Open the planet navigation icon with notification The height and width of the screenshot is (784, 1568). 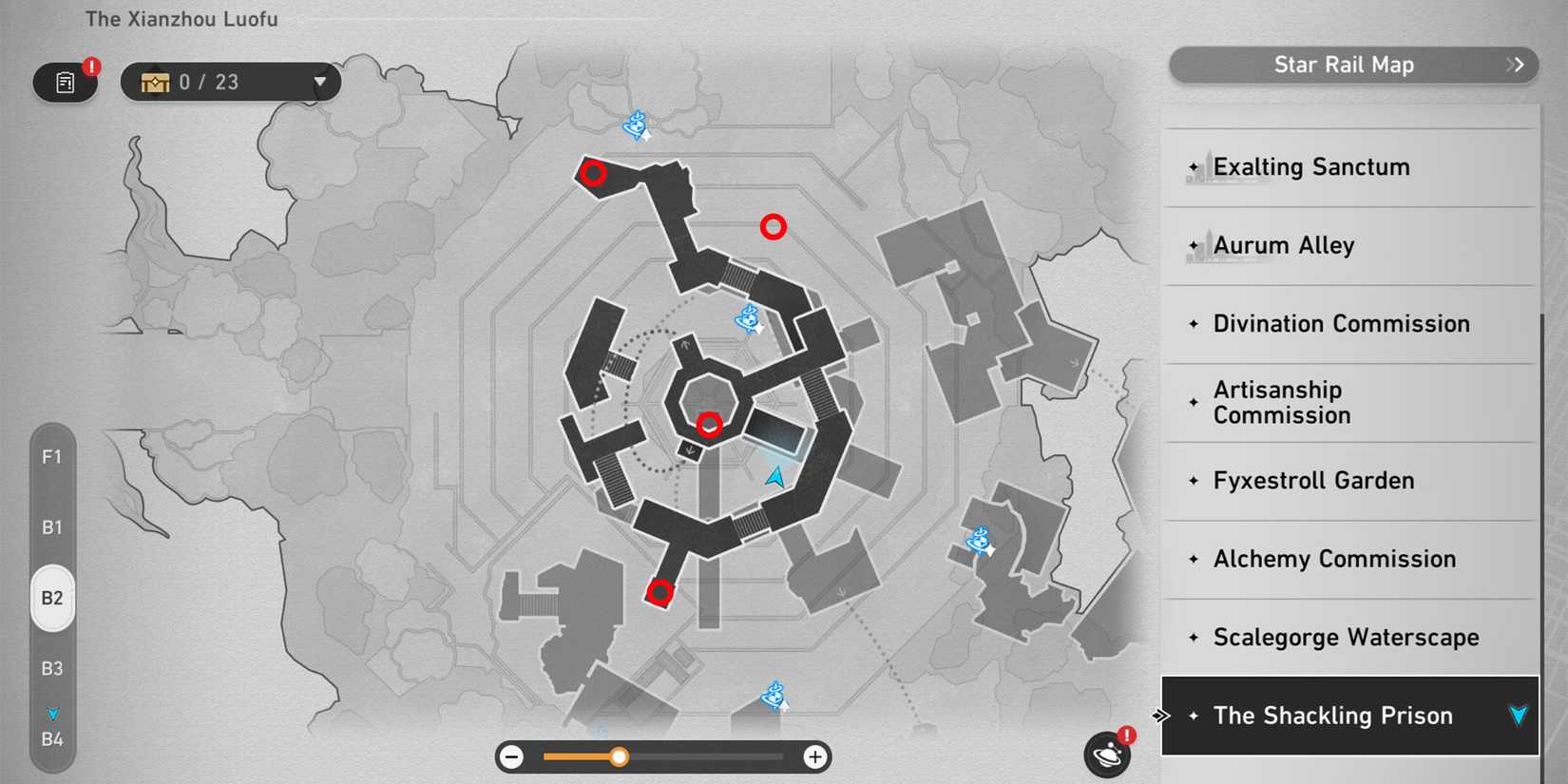pyautogui.click(x=1105, y=754)
